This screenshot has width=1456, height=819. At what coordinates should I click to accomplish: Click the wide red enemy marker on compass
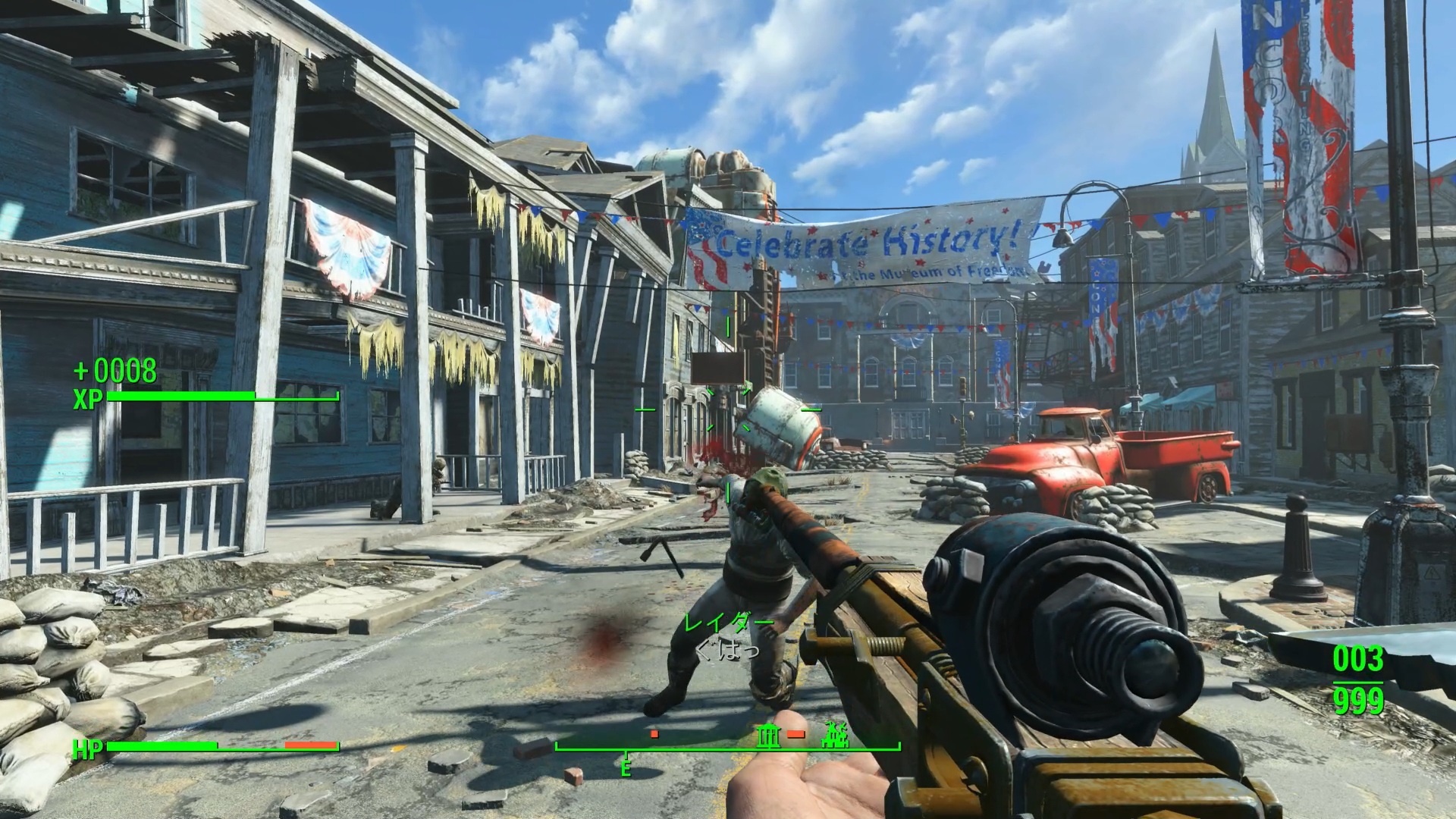click(x=795, y=734)
